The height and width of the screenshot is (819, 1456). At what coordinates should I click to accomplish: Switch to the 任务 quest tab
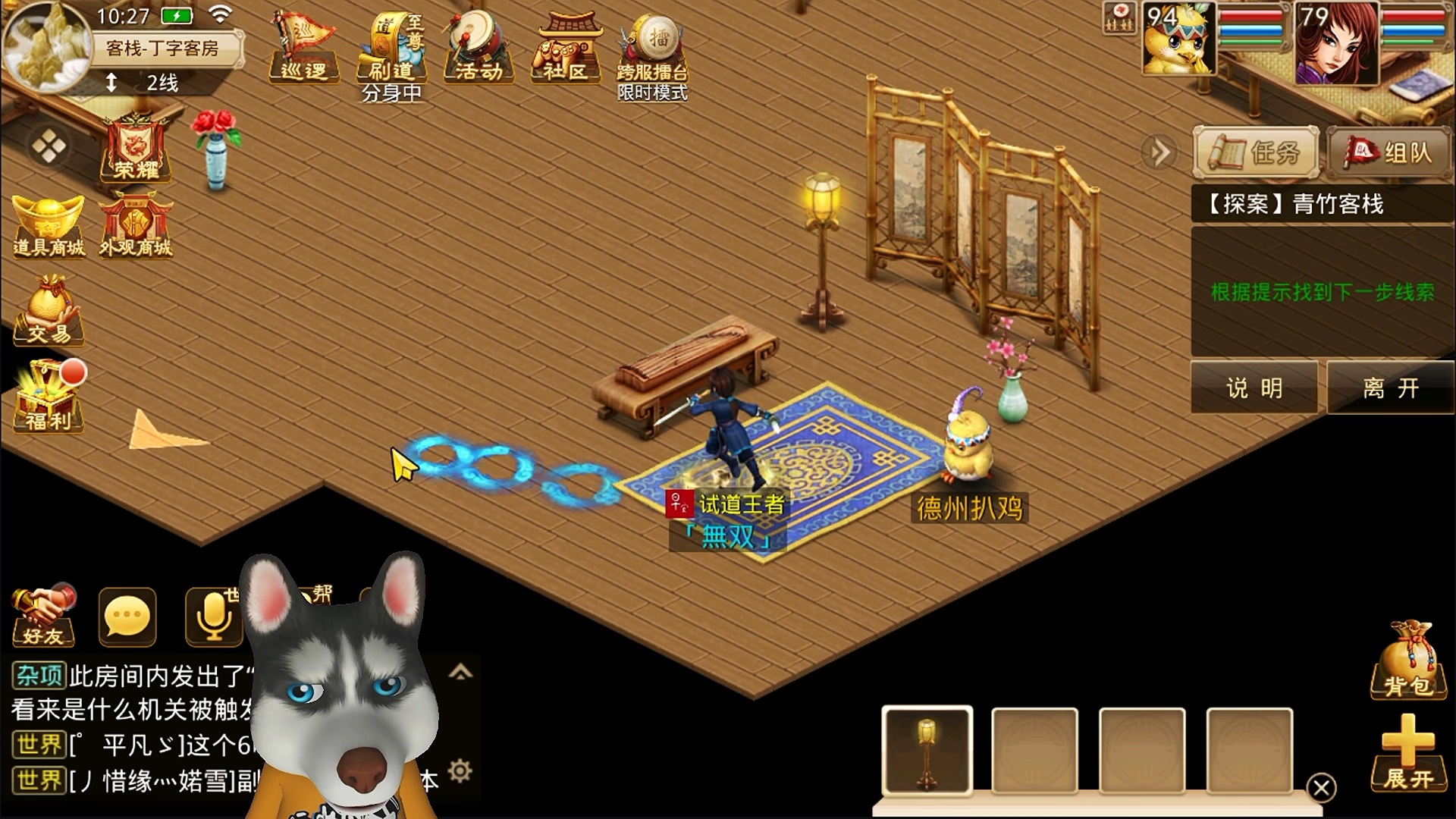click(1256, 152)
